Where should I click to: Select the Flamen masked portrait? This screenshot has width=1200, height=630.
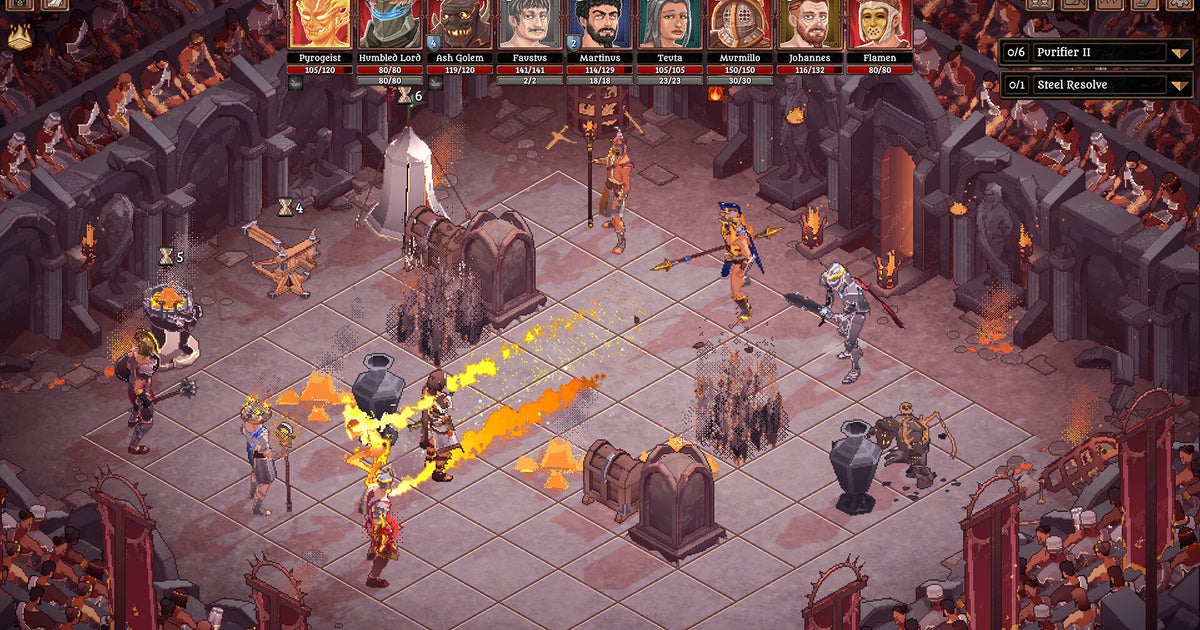tap(881, 24)
